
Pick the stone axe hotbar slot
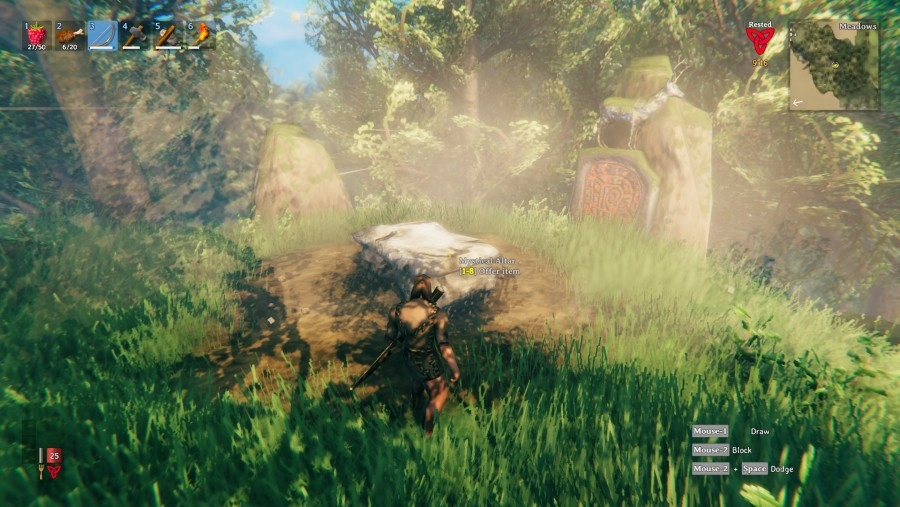click(x=168, y=35)
